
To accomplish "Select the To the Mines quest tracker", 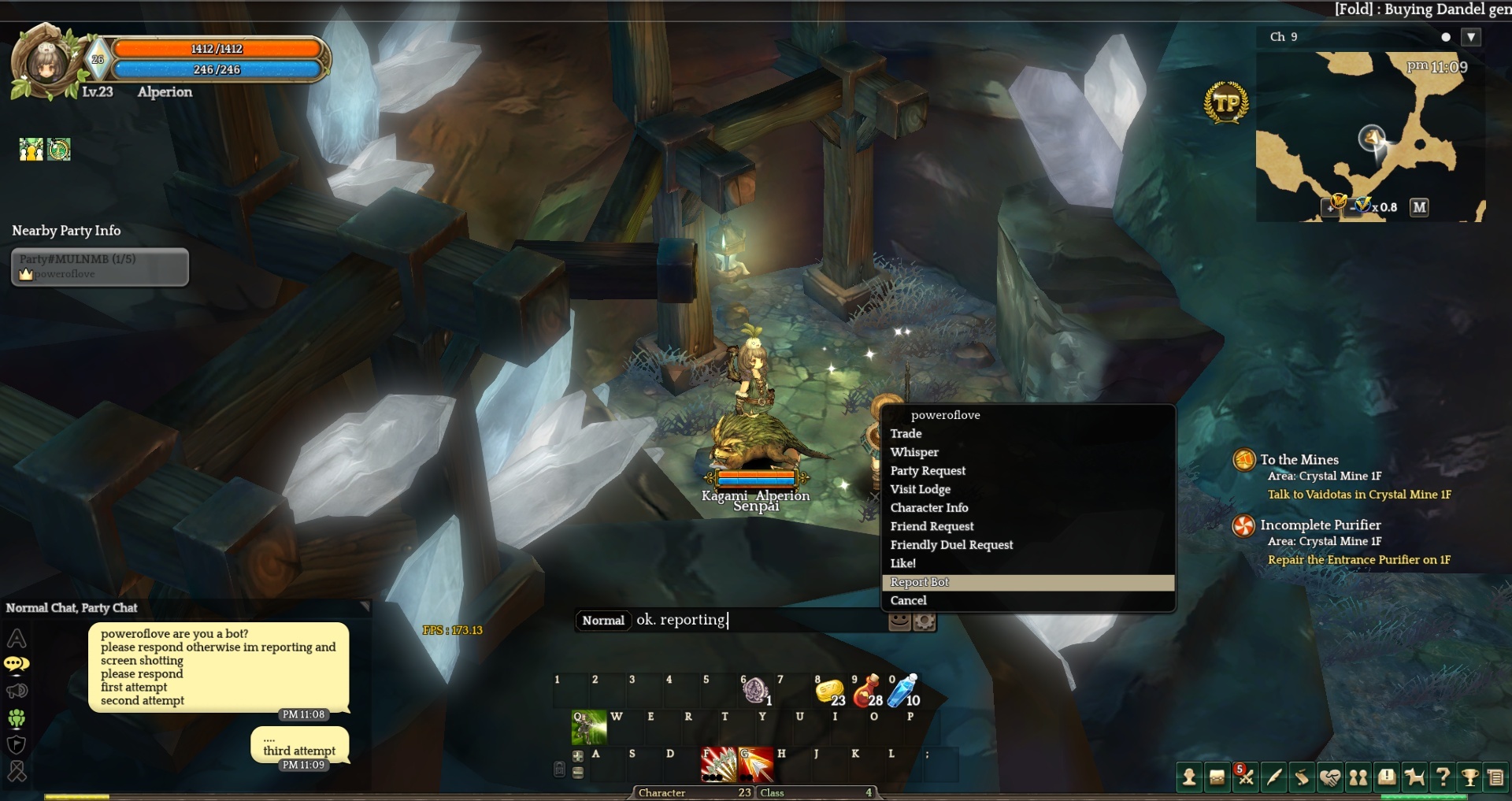I will click(1299, 460).
